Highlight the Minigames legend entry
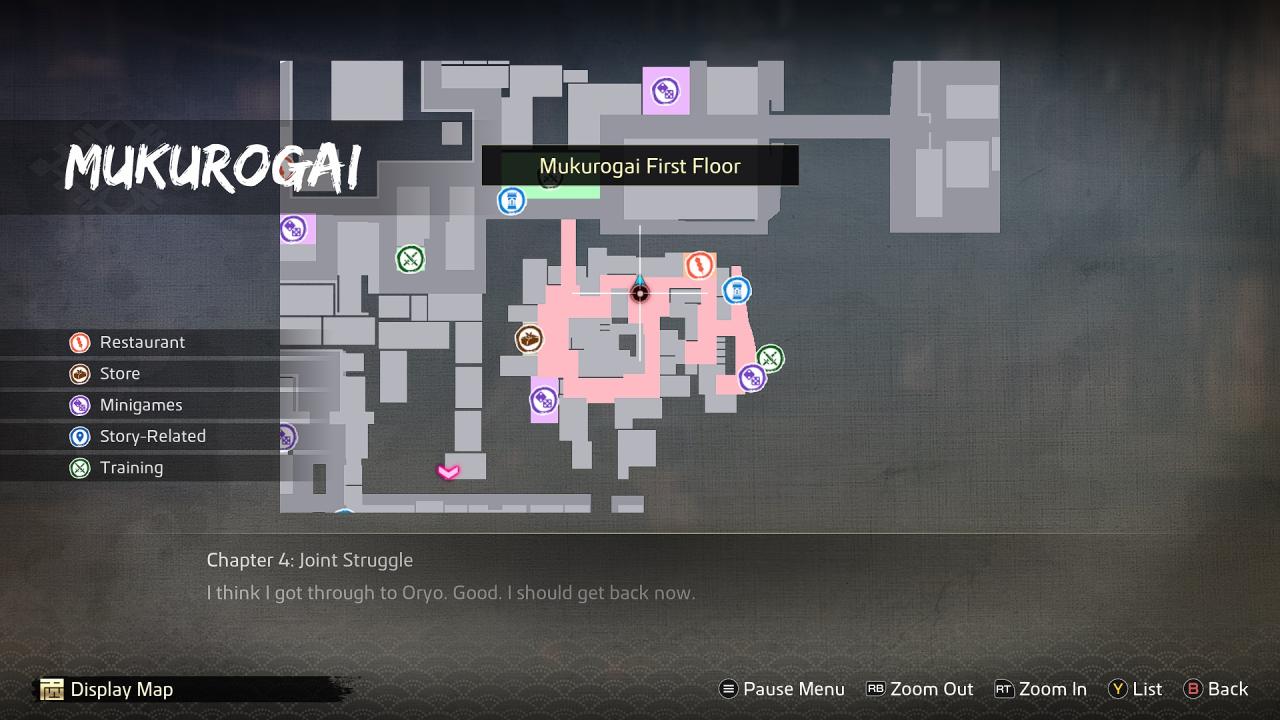 (x=140, y=405)
